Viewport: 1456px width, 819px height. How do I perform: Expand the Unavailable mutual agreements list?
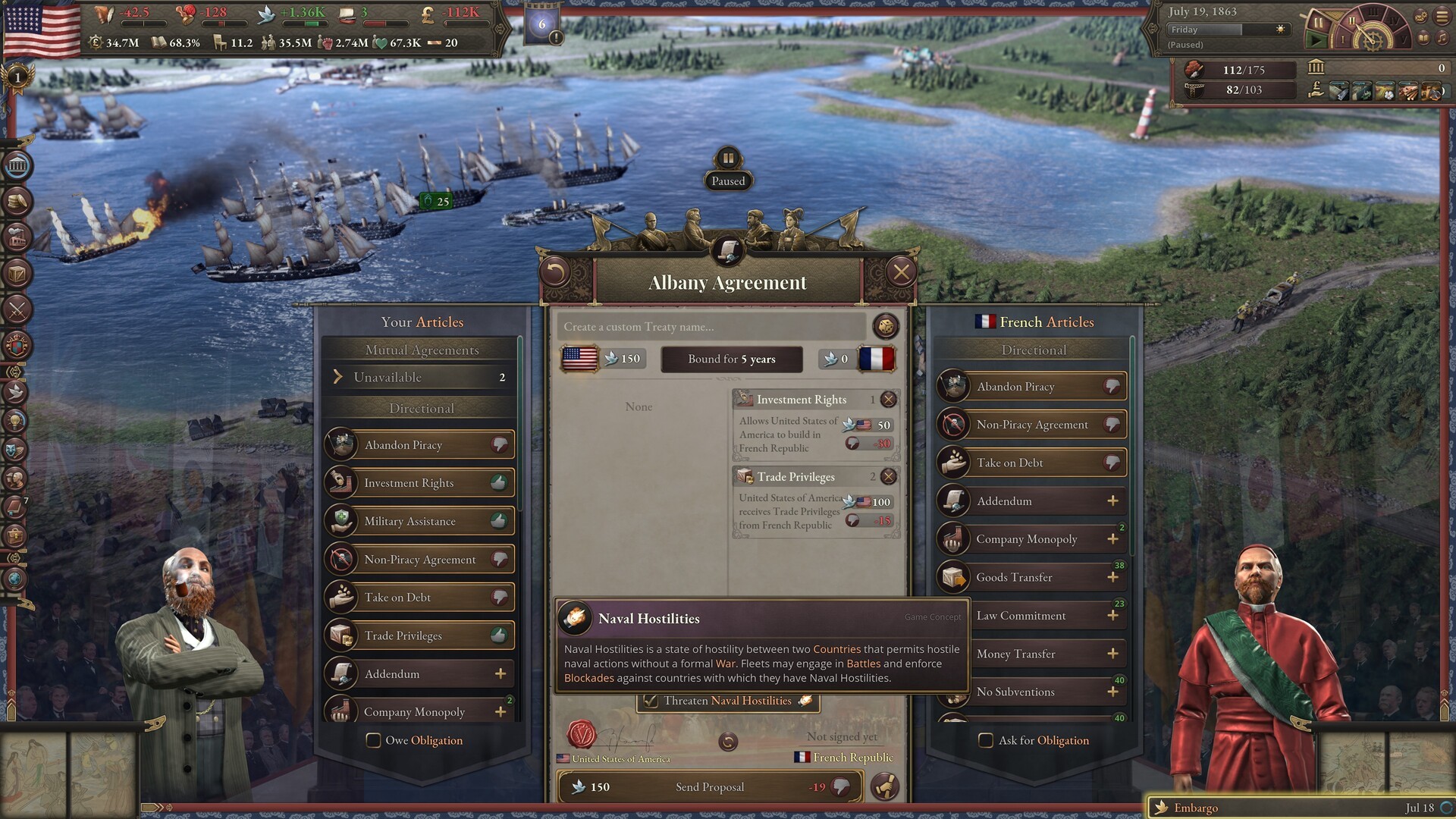click(421, 377)
